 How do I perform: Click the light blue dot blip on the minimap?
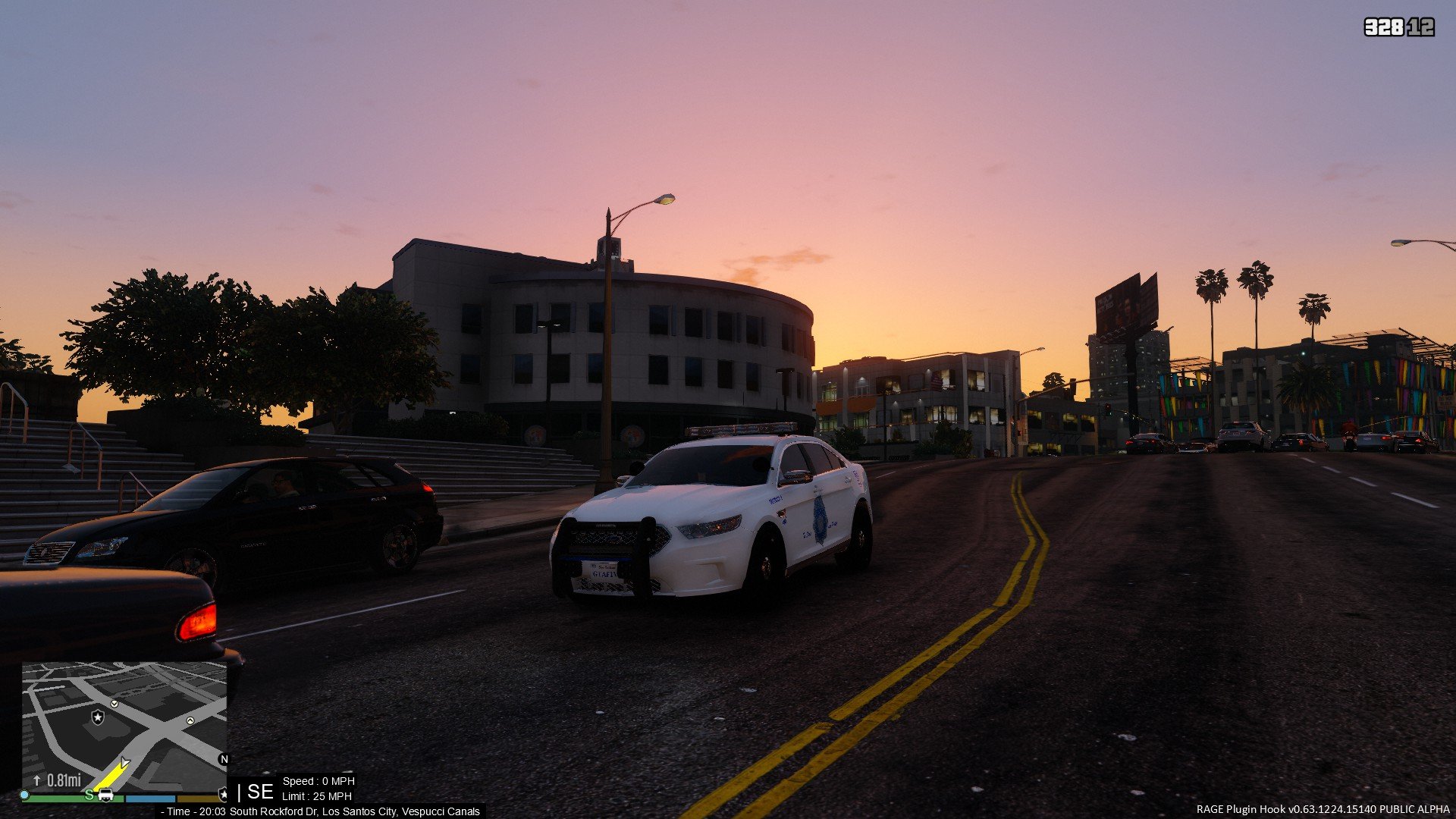point(24,795)
